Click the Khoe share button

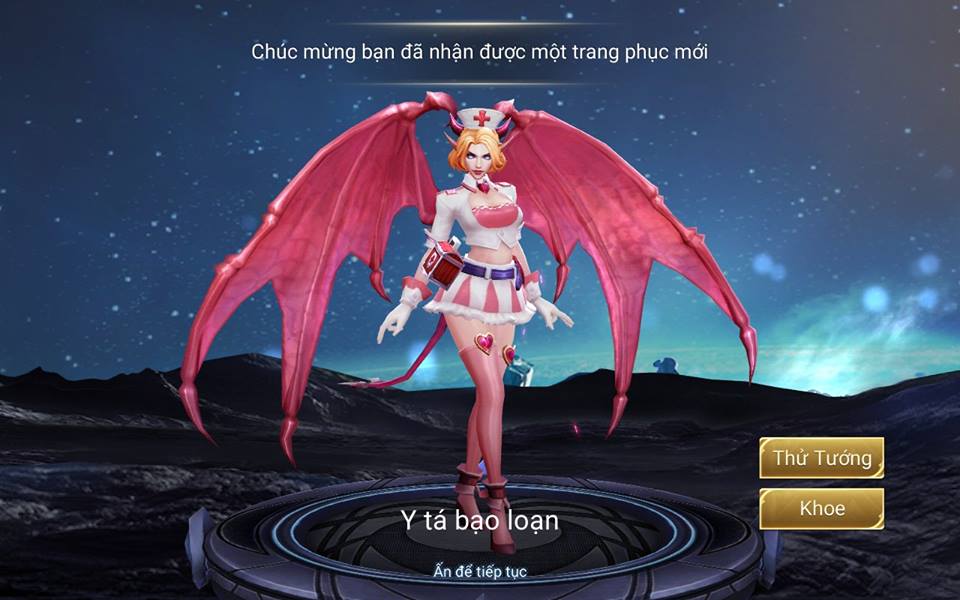click(821, 508)
